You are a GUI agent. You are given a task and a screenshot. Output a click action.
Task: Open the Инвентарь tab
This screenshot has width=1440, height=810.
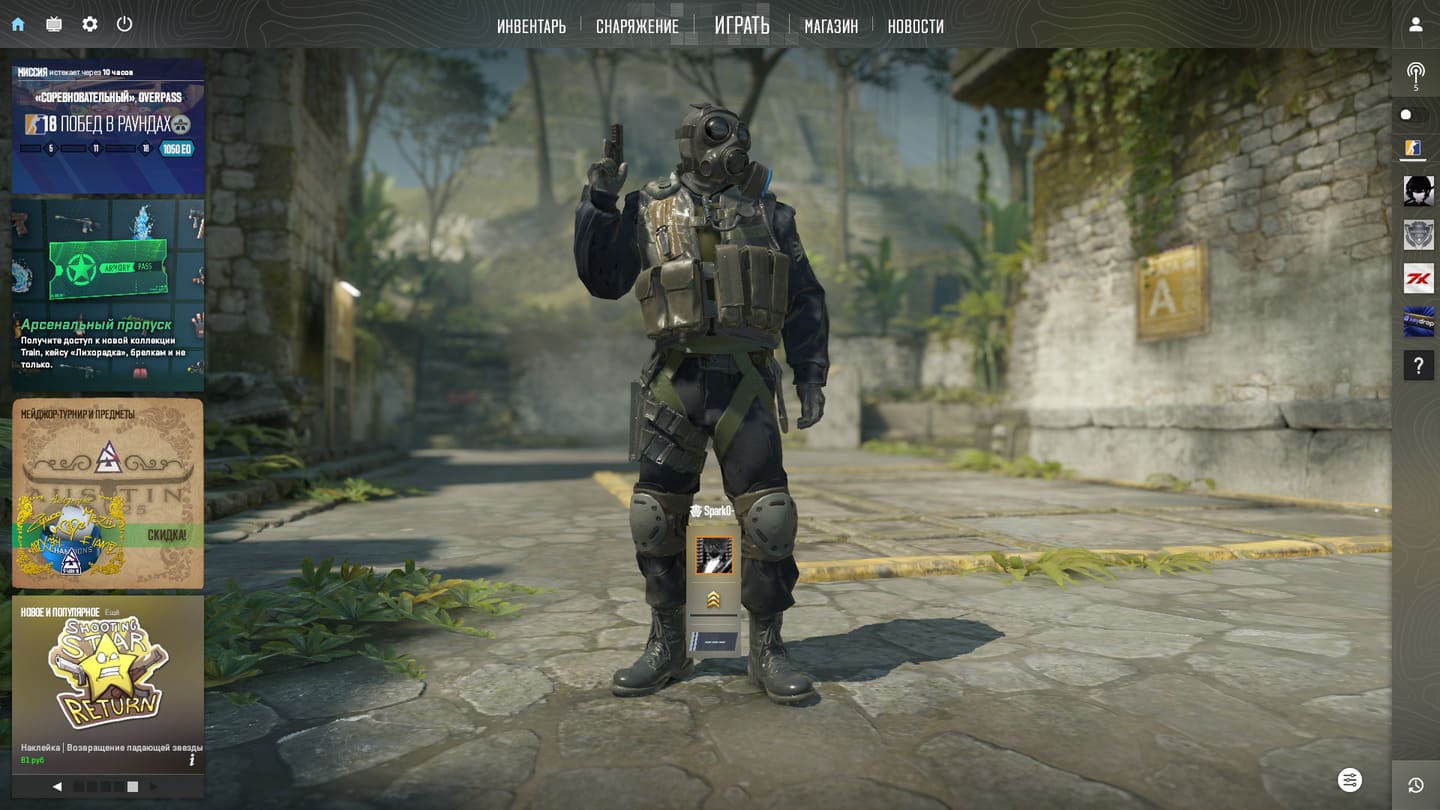(531, 26)
